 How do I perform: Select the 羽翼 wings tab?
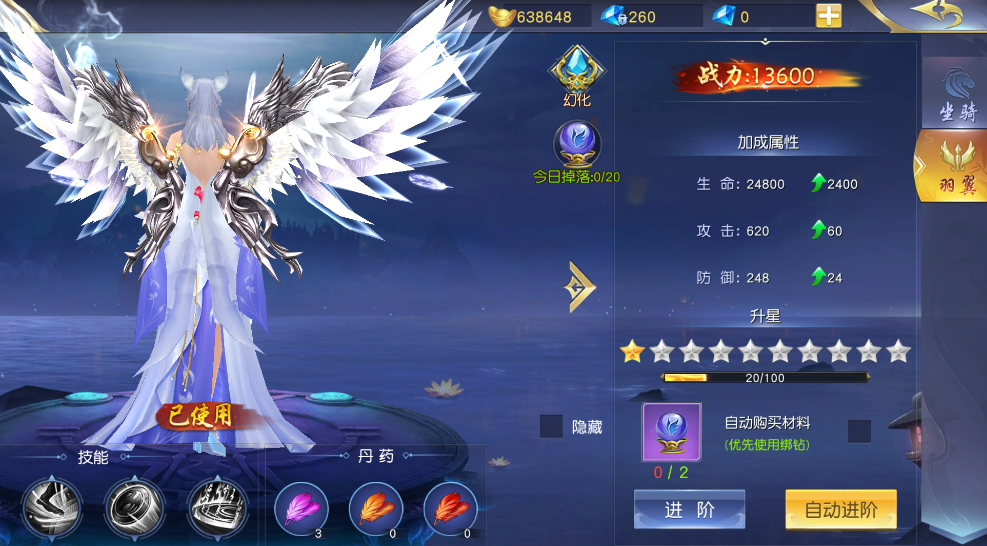pyautogui.click(x=955, y=170)
